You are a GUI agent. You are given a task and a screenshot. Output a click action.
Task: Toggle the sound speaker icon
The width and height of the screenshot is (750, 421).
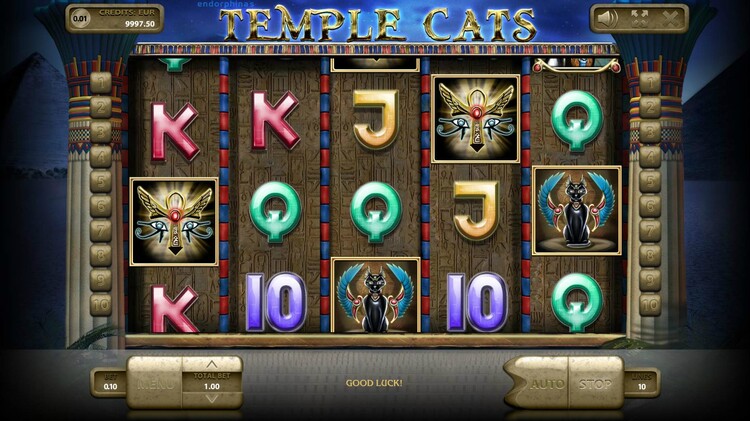(x=607, y=17)
